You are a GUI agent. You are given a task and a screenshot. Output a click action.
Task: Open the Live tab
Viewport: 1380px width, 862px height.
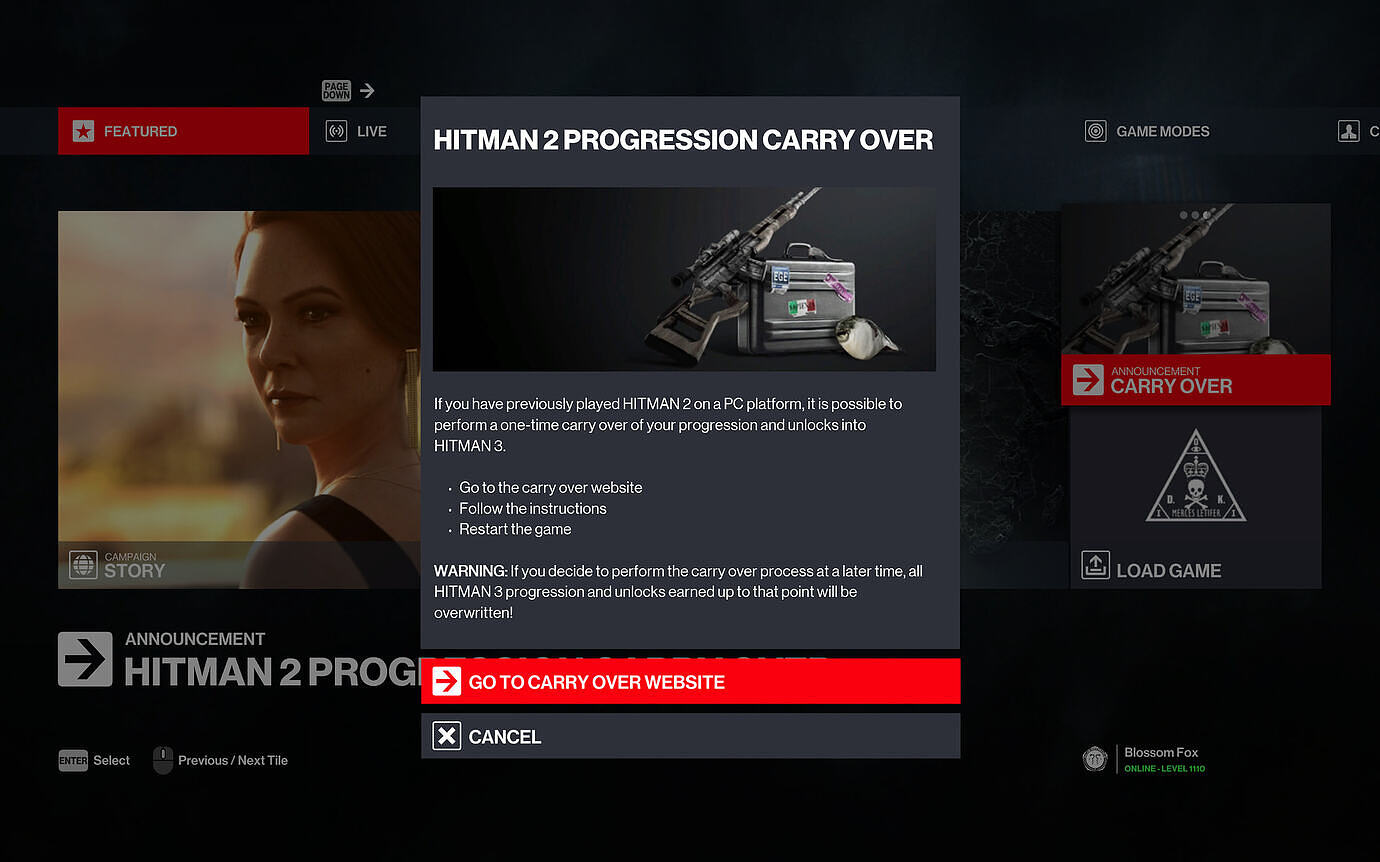358,131
